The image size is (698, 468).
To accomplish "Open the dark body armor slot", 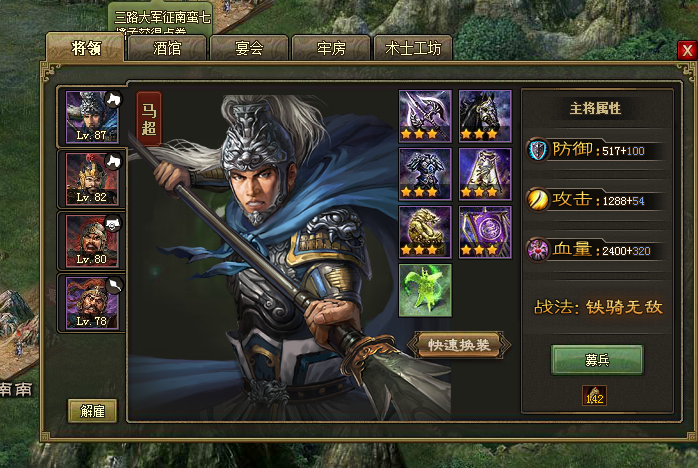I will tap(425, 173).
